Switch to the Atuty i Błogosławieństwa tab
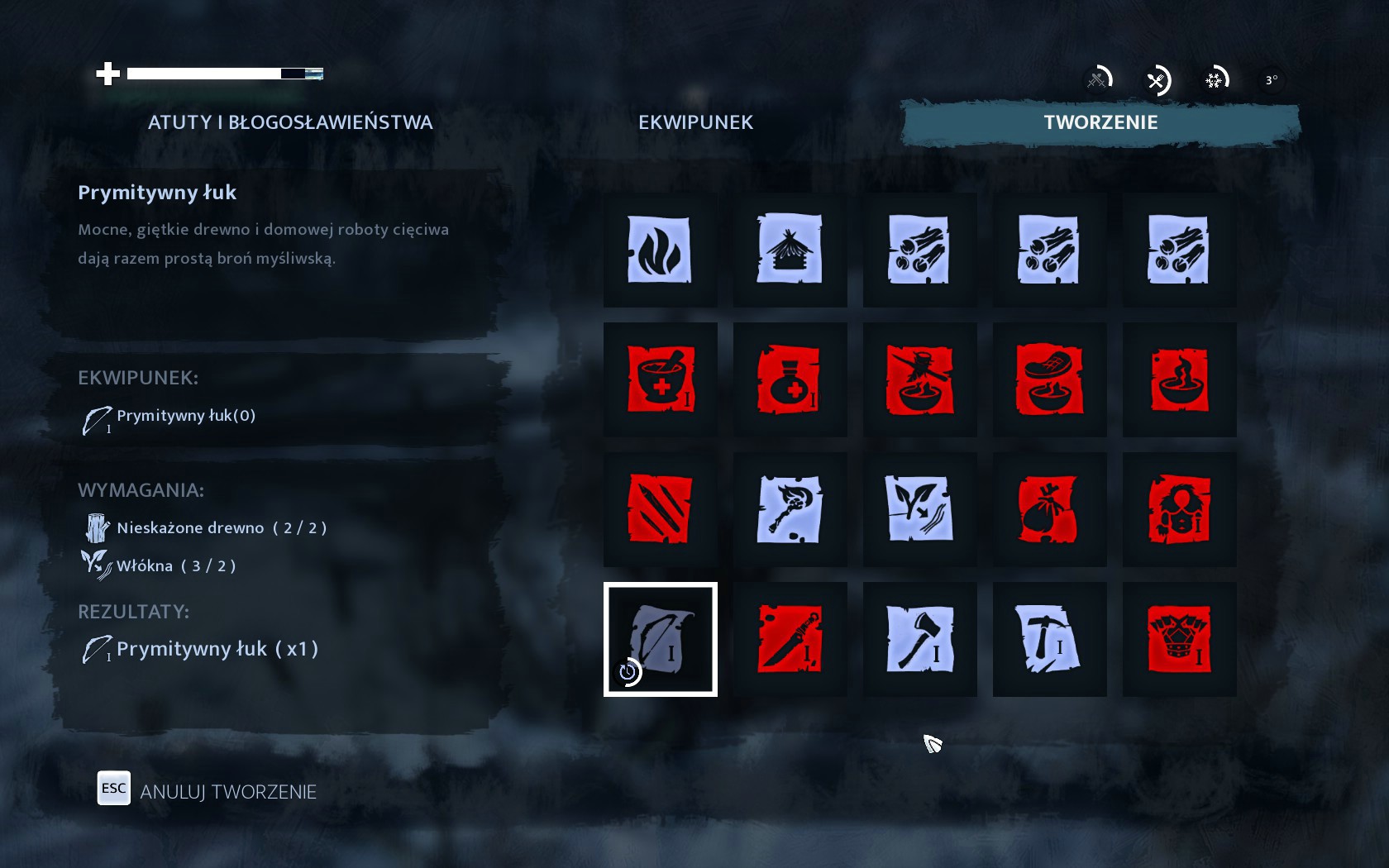The image size is (1389, 868). point(289,122)
